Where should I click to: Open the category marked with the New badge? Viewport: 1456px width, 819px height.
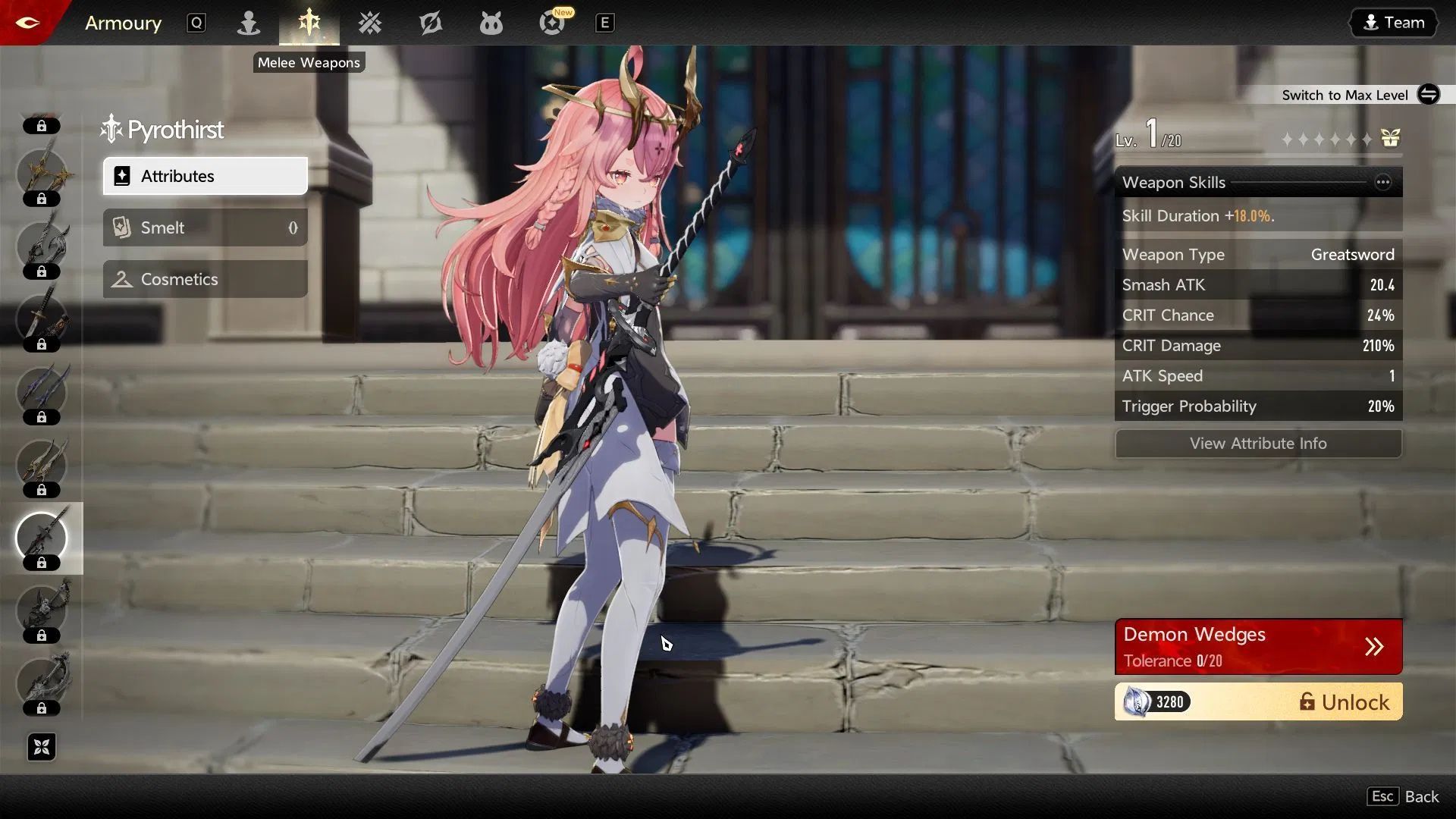tap(551, 23)
